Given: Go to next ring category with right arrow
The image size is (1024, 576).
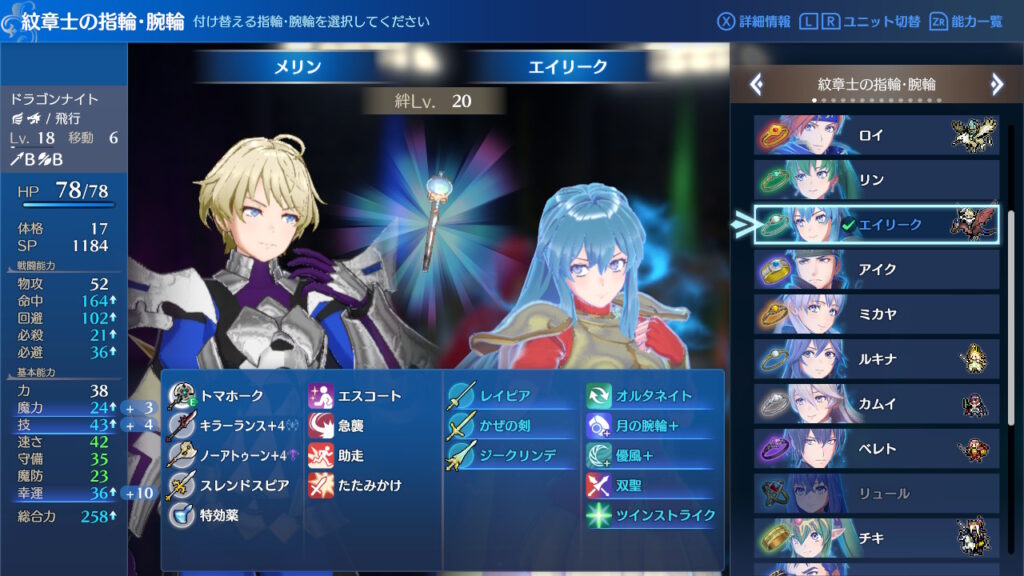Looking at the screenshot, I should point(996,84).
